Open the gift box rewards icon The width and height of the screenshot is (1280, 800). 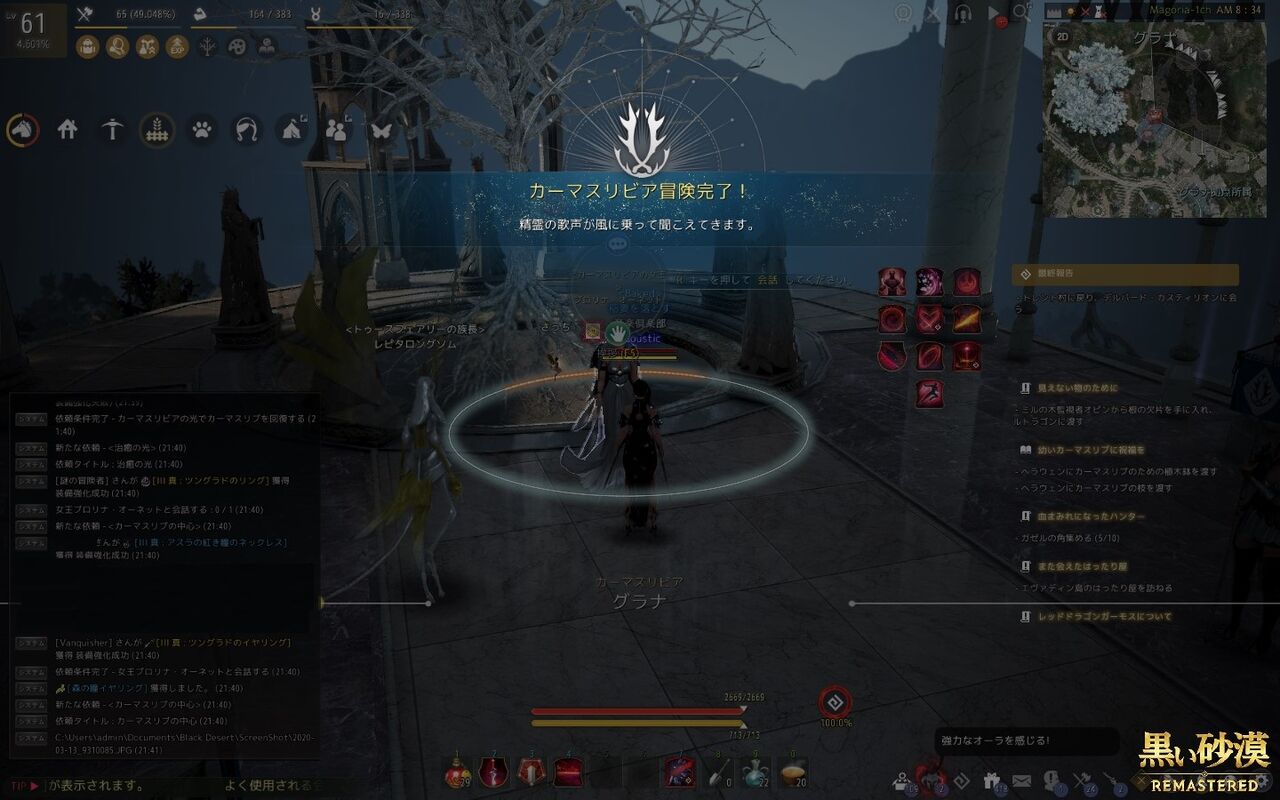point(991,779)
